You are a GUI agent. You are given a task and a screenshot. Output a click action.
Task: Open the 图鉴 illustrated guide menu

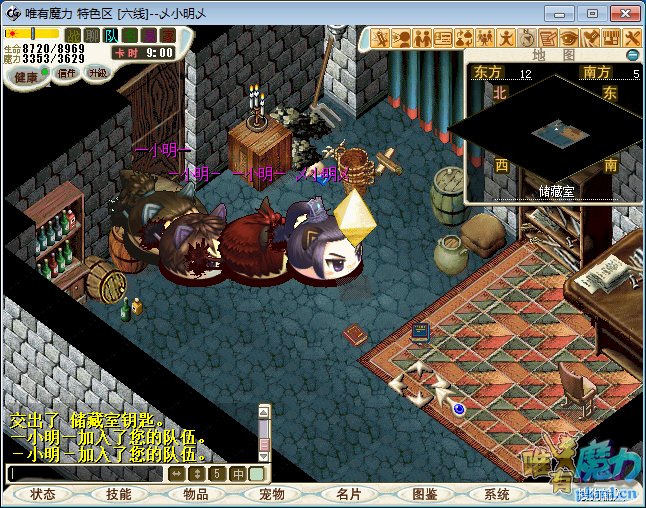point(424,494)
